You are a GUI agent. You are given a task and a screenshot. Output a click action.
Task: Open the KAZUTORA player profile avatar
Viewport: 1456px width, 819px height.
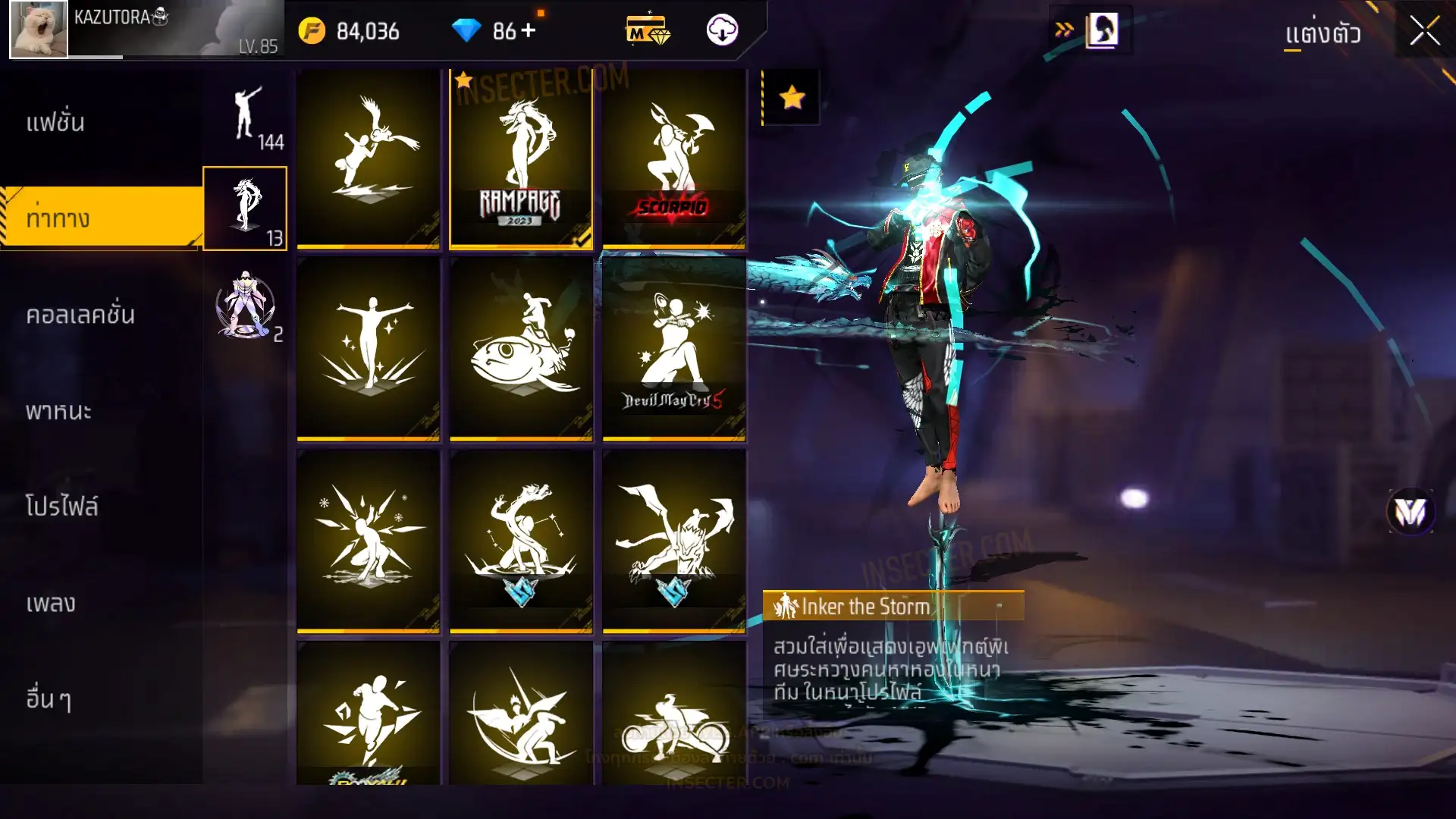click(39, 30)
